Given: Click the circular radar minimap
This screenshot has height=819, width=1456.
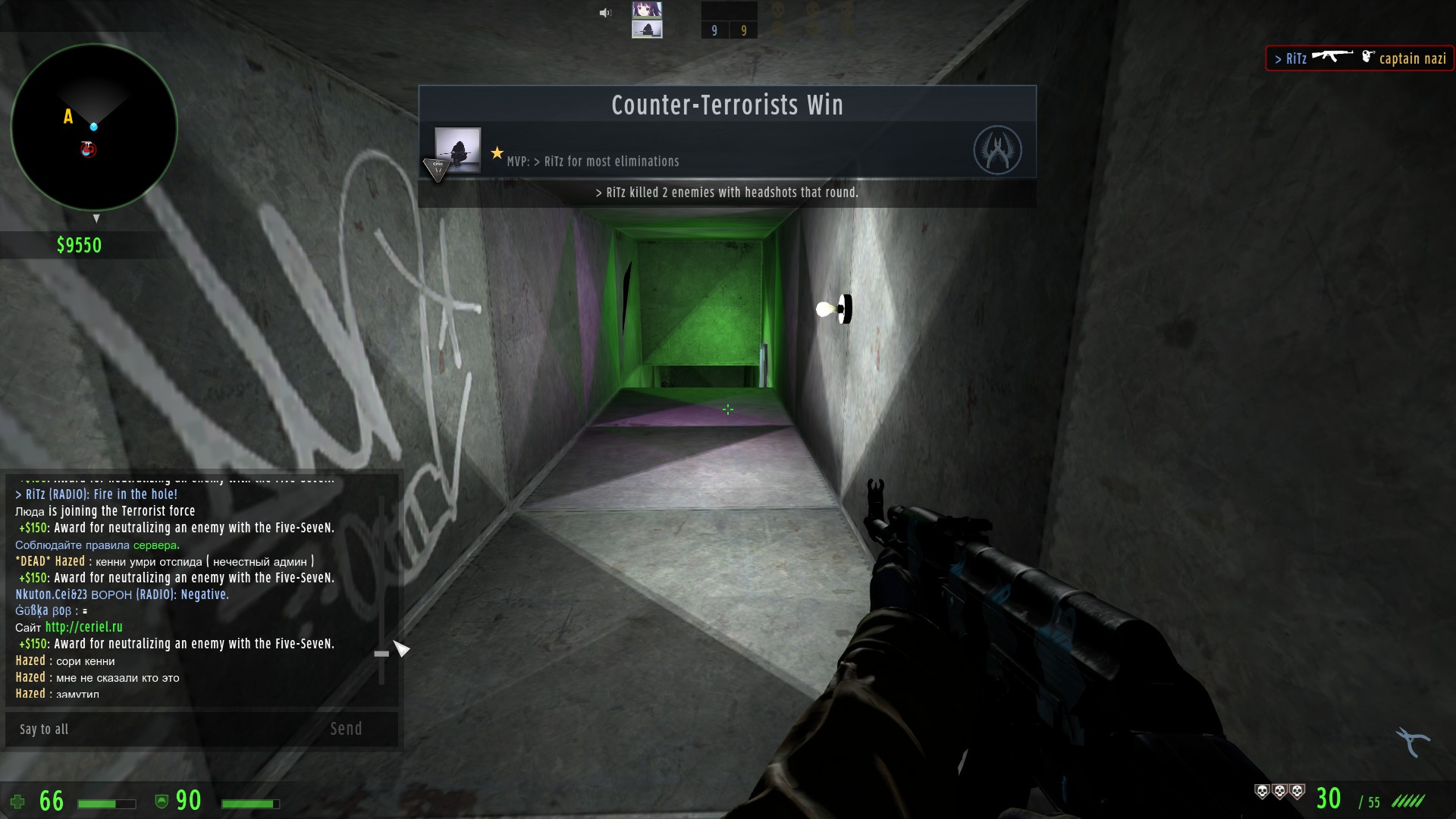Looking at the screenshot, I should click(x=94, y=127).
